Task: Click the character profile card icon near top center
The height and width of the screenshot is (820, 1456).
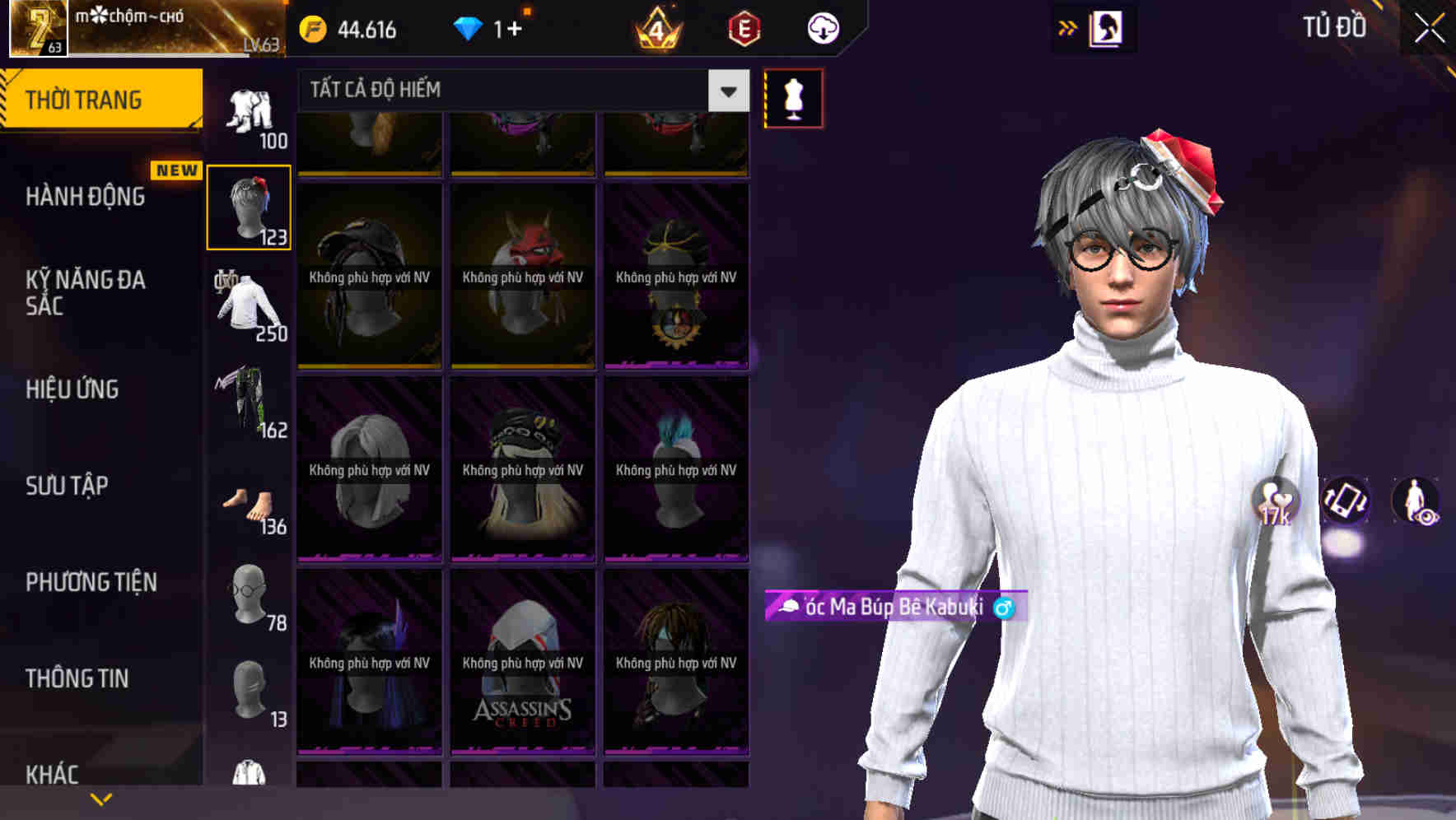Action: point(1104,27)
